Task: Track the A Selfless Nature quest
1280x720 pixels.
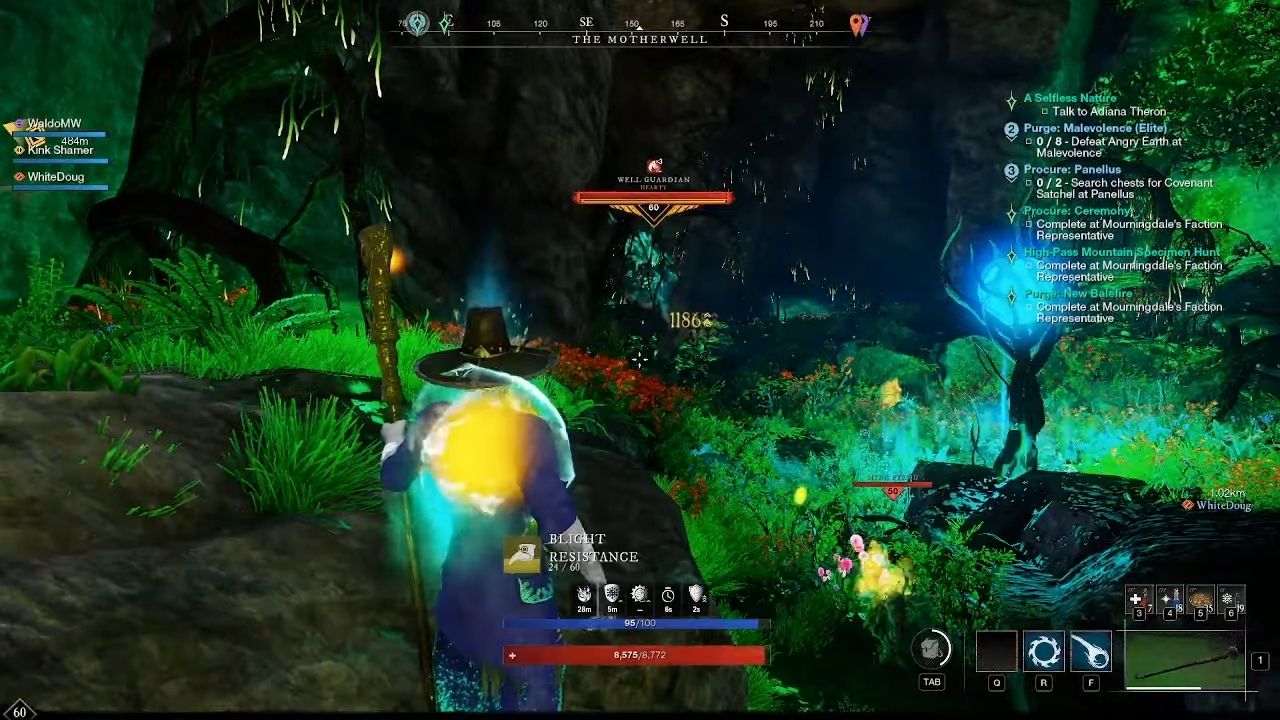Action: coord(1069,98)
